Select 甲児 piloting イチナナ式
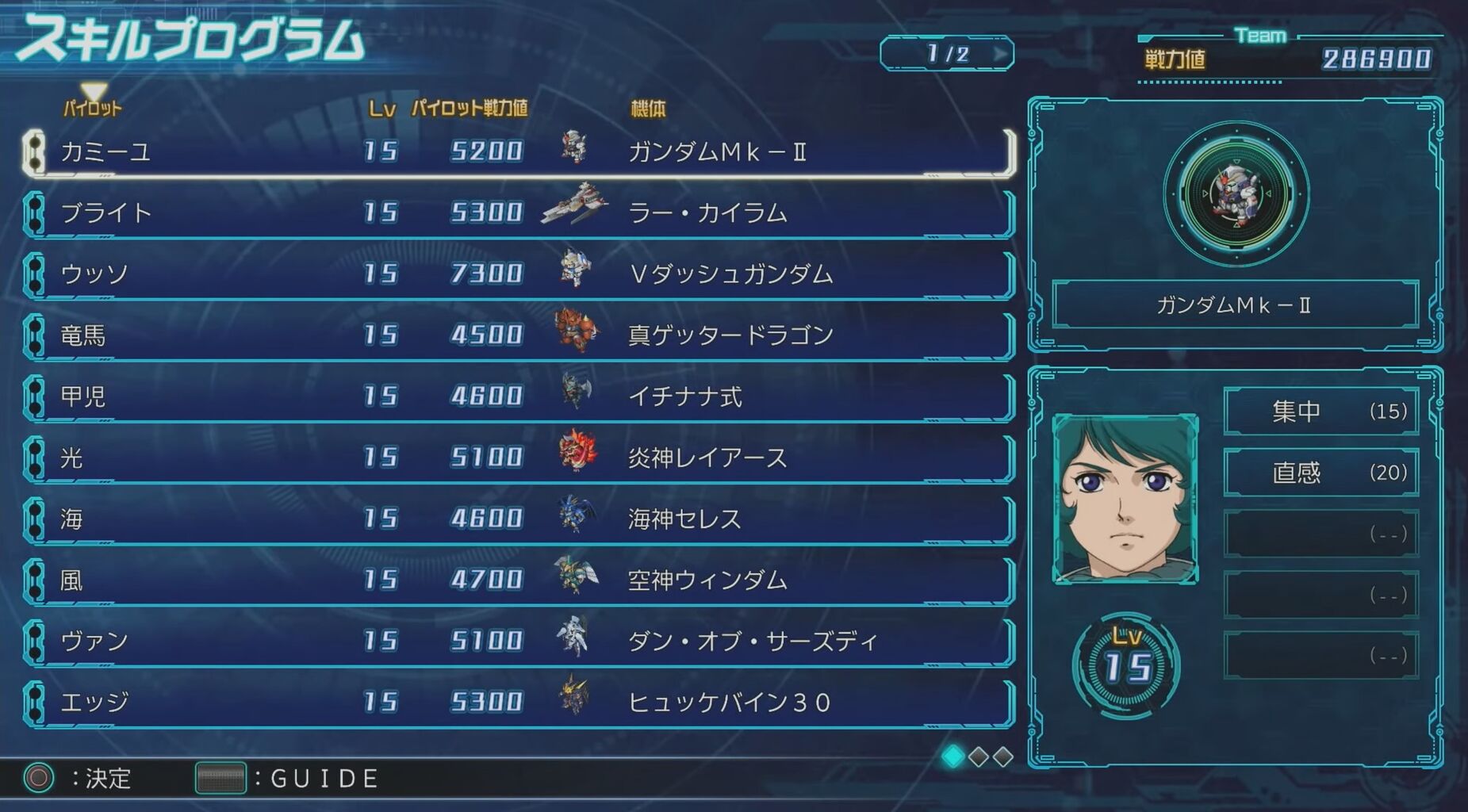 tap(516, 396)
